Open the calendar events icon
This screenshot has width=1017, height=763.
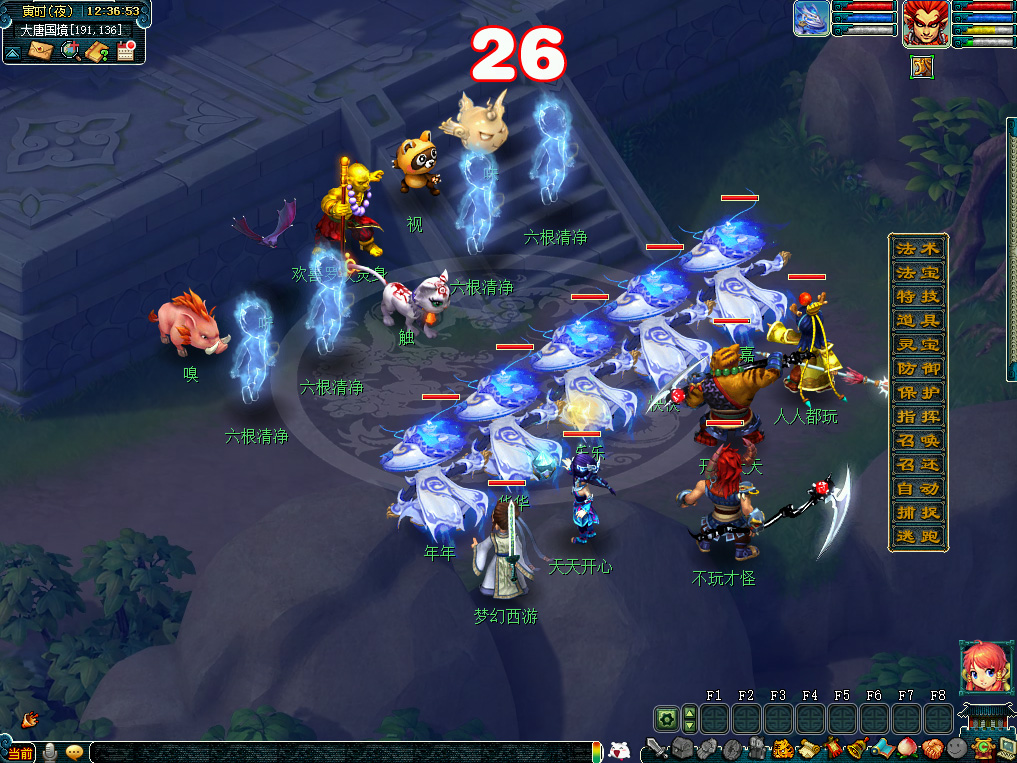coord(126,51)
